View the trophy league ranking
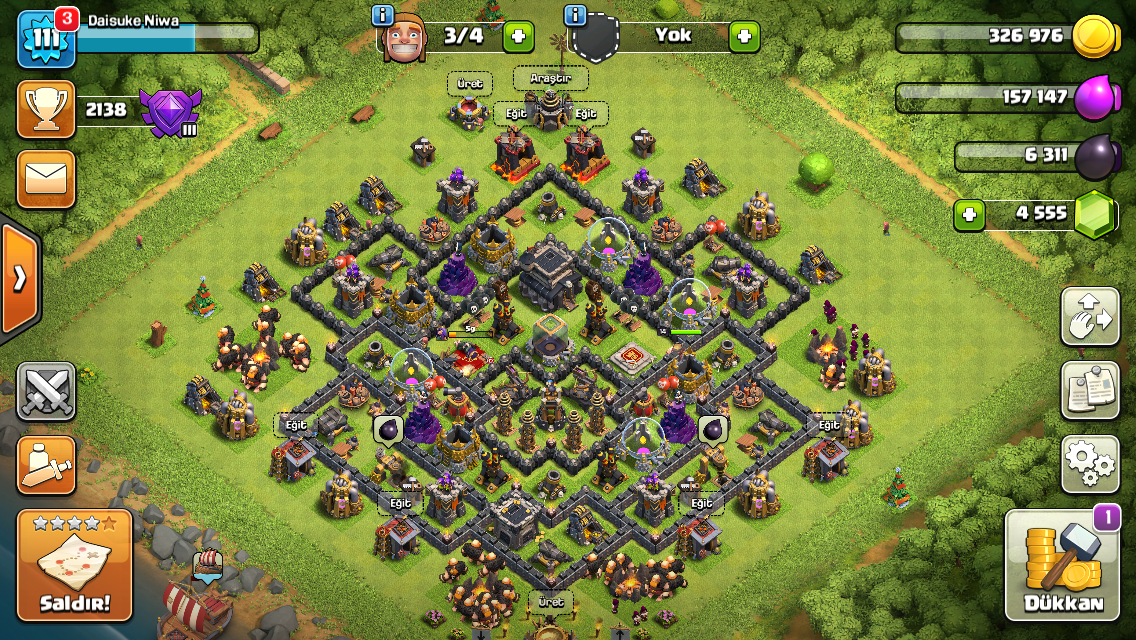The image size is (1136, 640). (x=46, y=110)
